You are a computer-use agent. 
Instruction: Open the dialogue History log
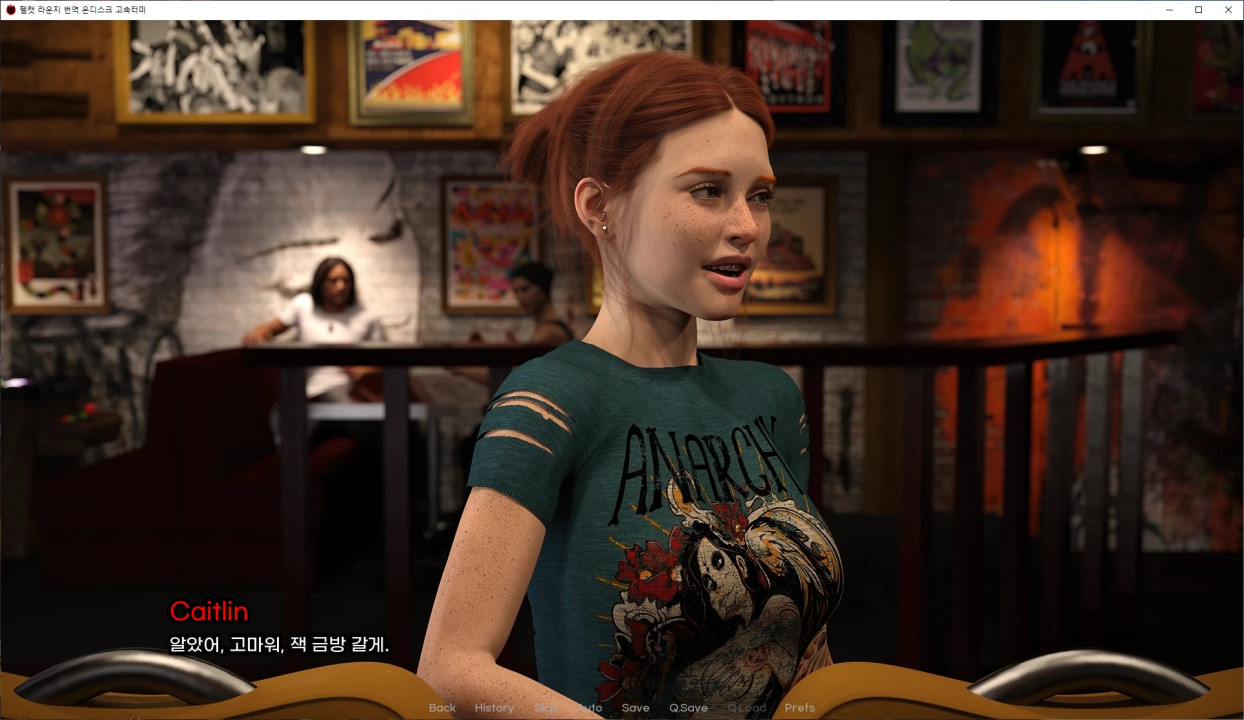pos(494,708)
